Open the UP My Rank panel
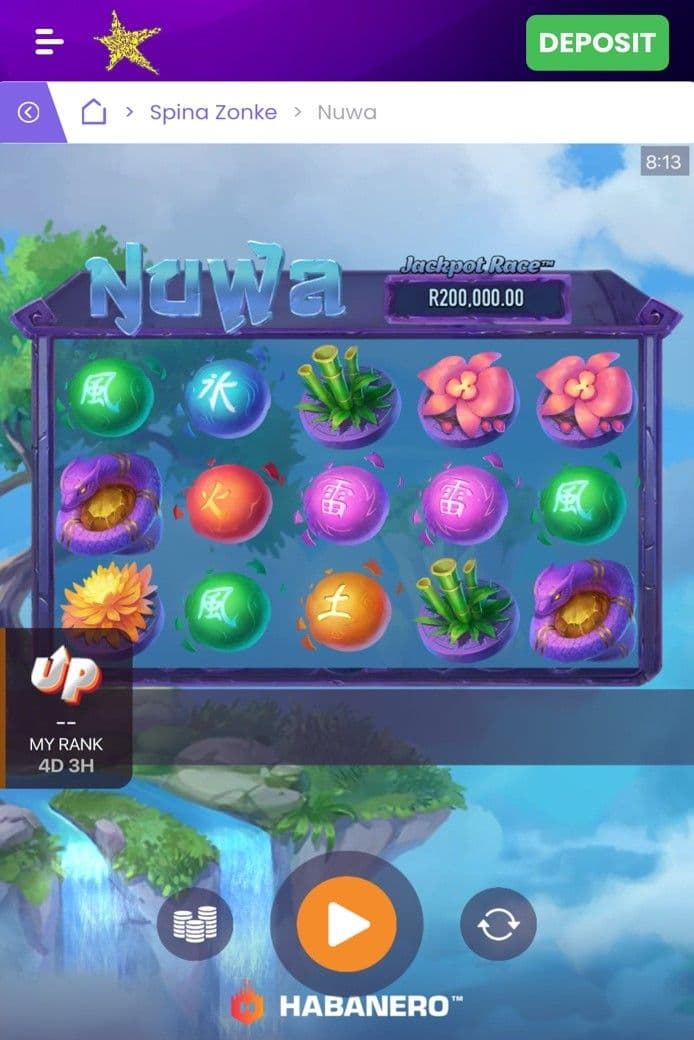 pos(66,708)
